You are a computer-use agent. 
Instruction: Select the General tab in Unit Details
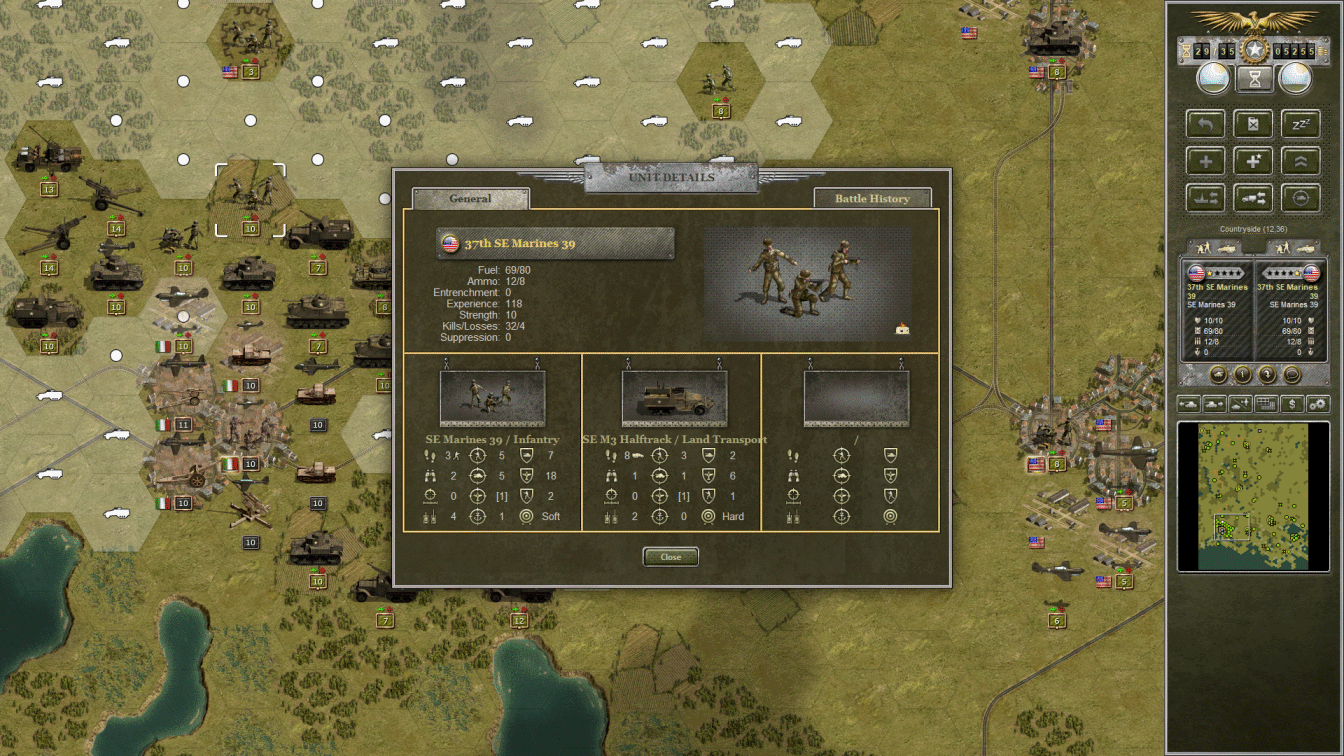click(x=469, y=198)
